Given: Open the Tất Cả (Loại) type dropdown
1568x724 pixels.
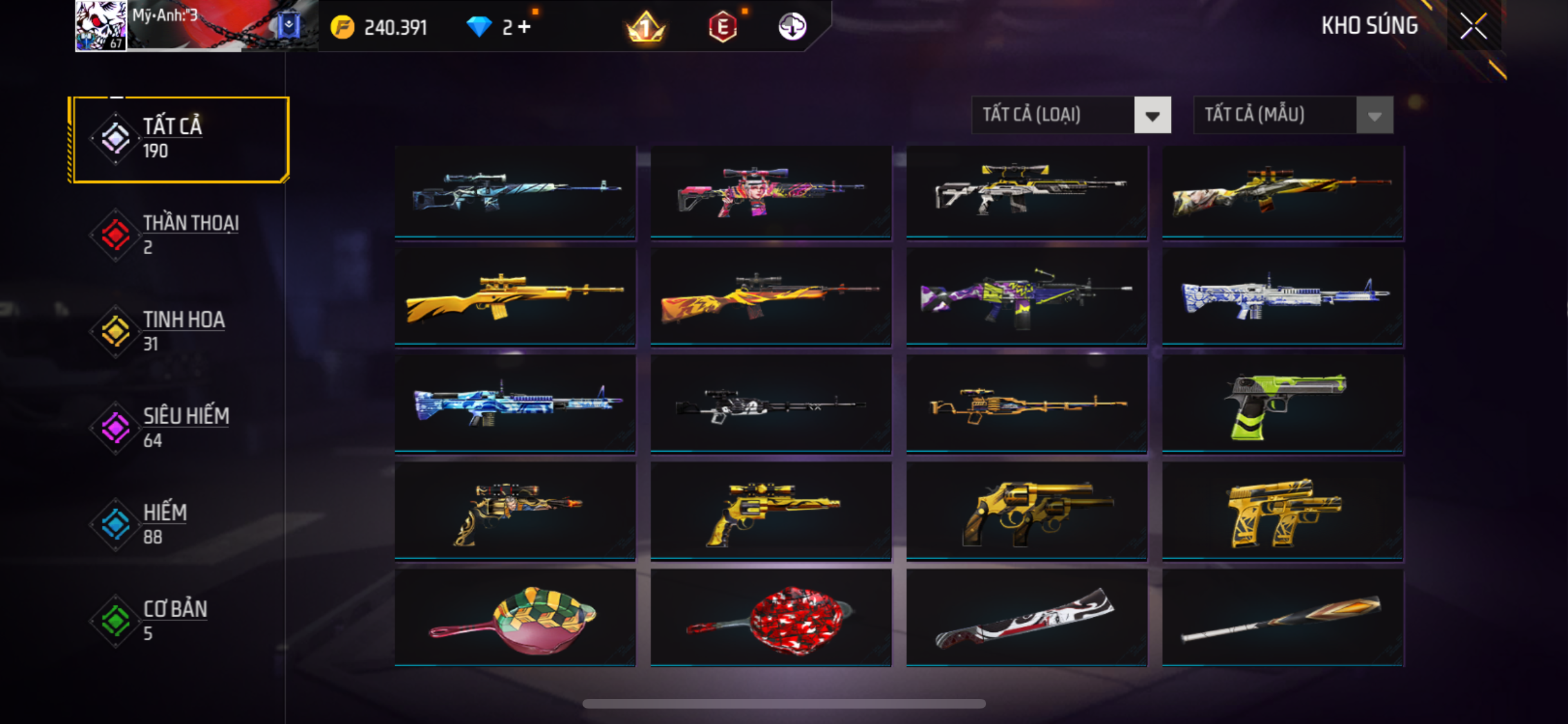Looking at the screenshot, I should click(1070, 115).
